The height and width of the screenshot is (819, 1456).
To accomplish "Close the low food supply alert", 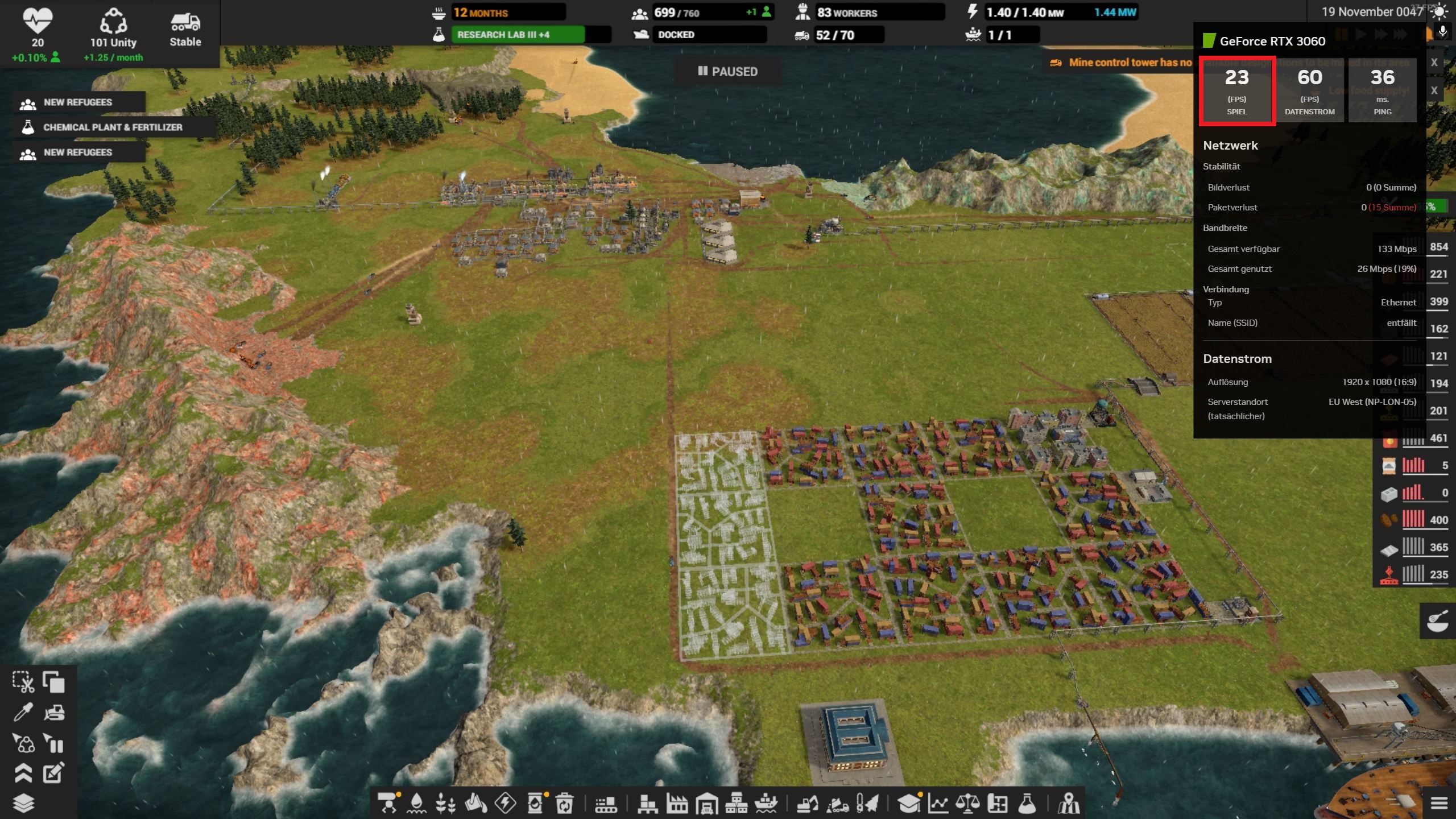I will point(1435,90).
